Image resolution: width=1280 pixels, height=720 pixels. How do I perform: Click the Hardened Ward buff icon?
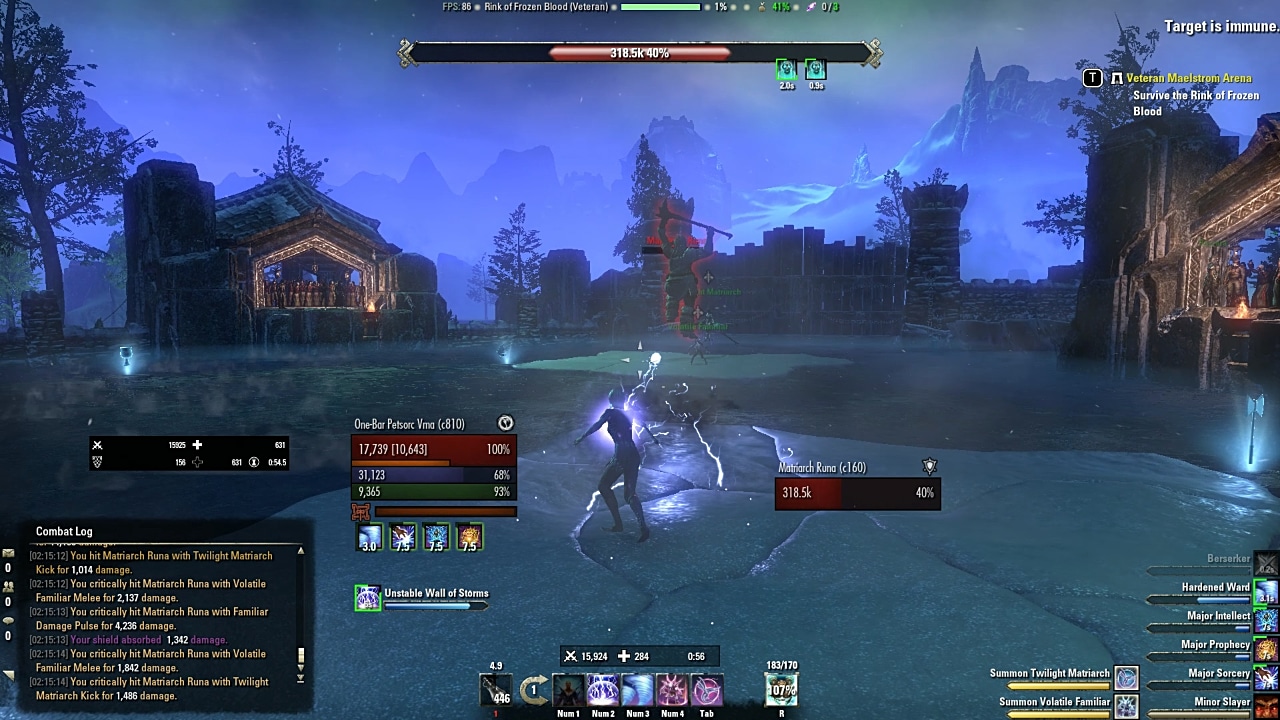(x=1266, y=592)
